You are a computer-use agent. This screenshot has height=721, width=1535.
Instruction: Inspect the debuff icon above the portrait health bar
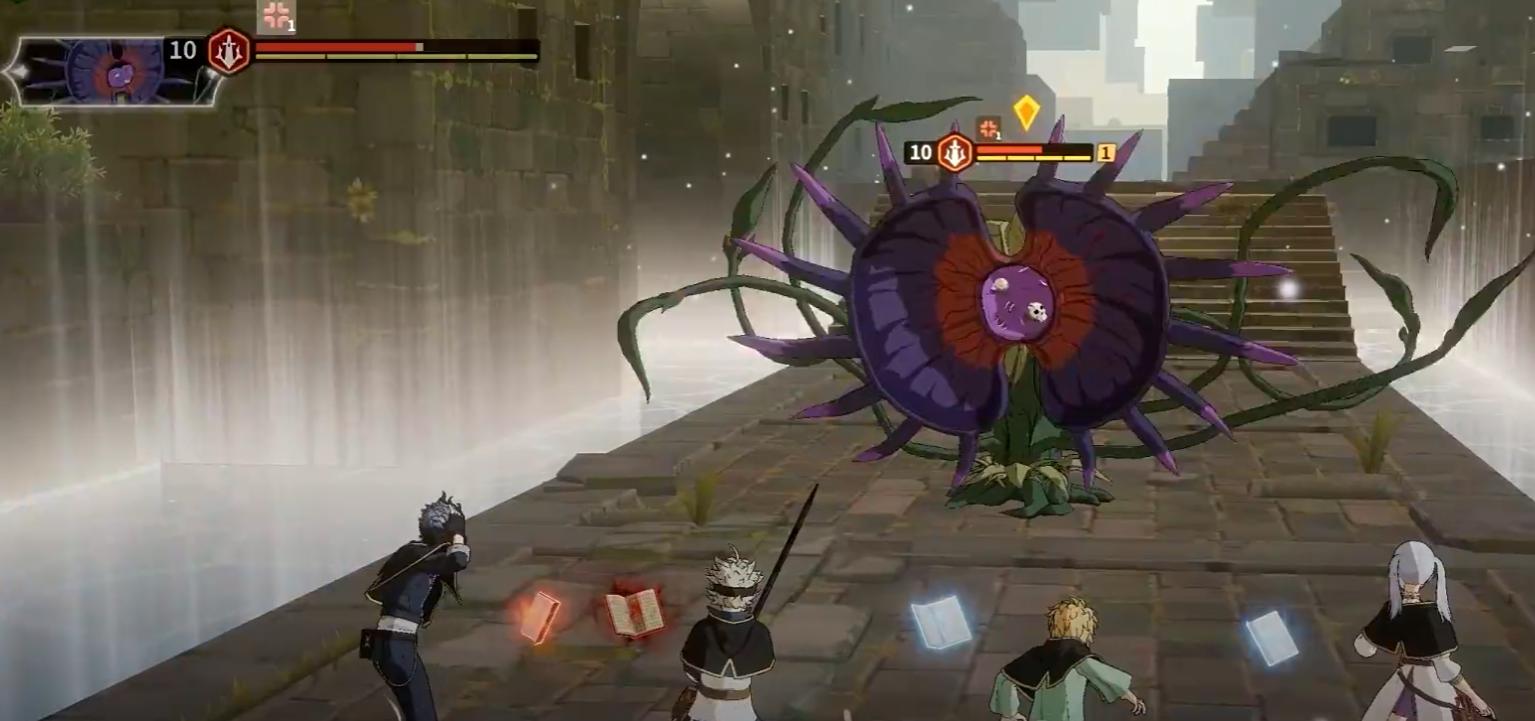point(276,16)
